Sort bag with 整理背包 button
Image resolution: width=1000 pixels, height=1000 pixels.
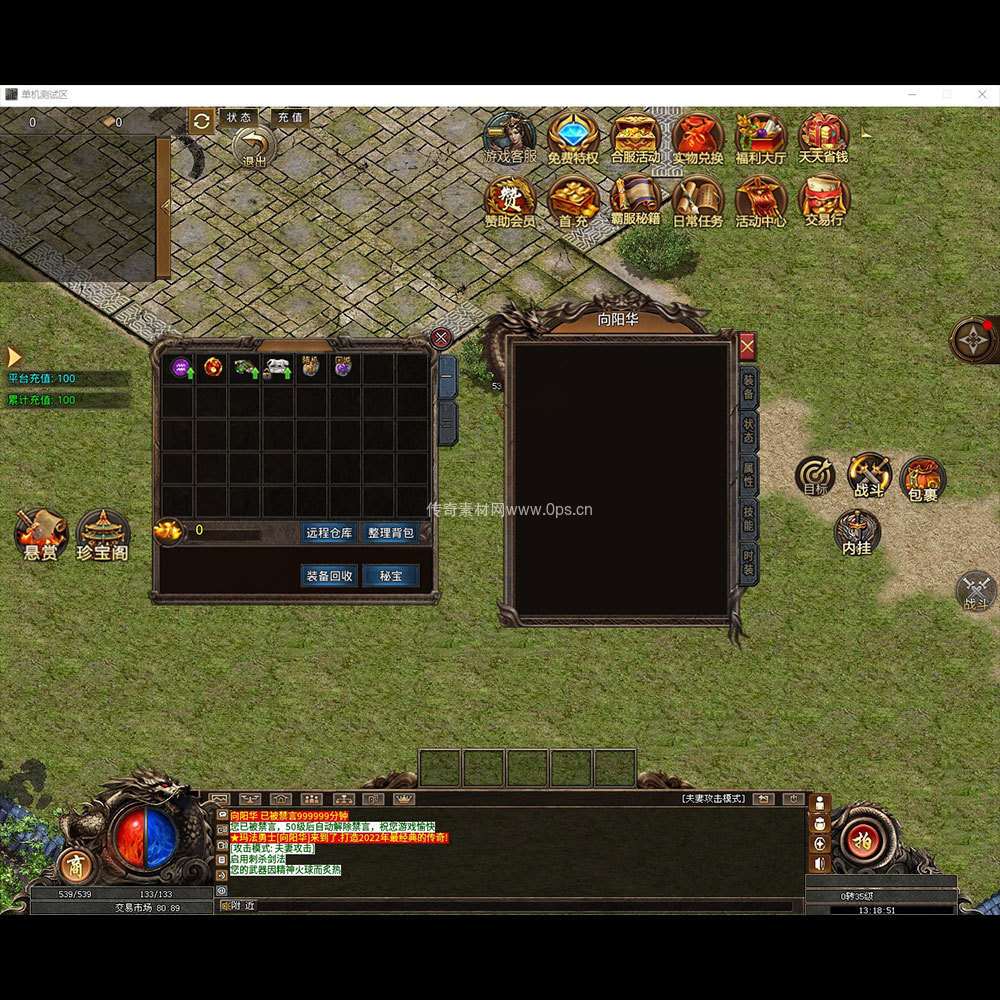pyautogui.click(x=390, y=533)
